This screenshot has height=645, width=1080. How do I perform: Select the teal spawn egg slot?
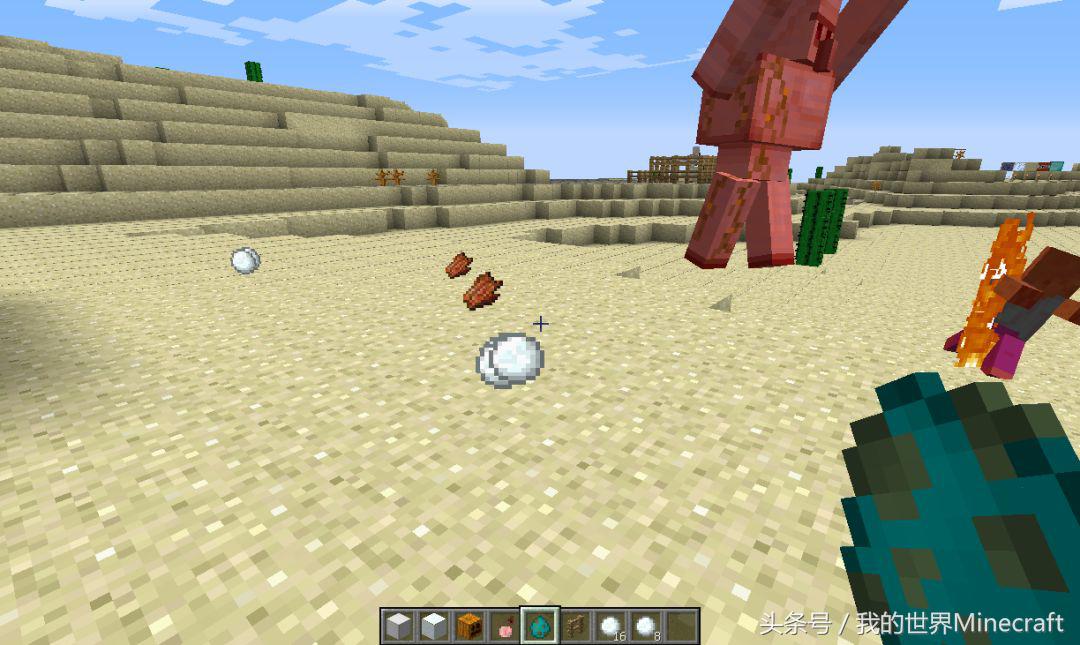(x=540, y=627)
